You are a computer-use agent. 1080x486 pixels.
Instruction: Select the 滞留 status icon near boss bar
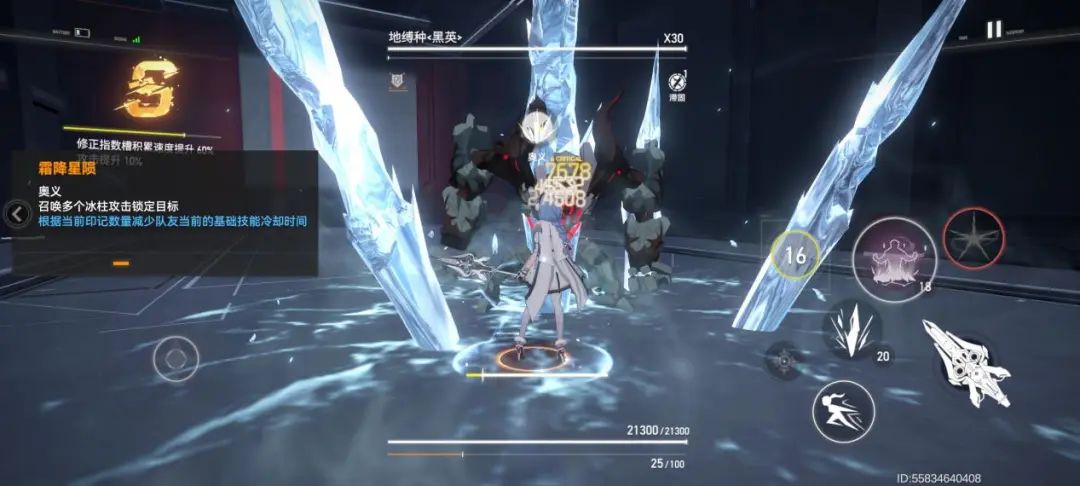[x=677, y=82]
